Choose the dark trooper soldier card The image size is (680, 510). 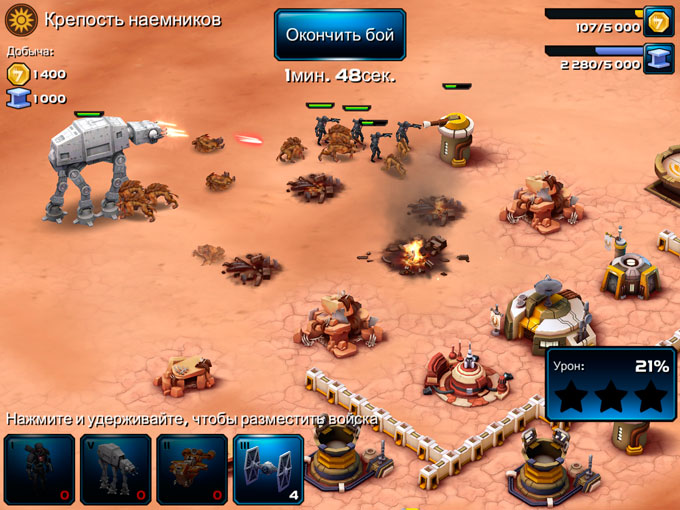coord(39,468)
